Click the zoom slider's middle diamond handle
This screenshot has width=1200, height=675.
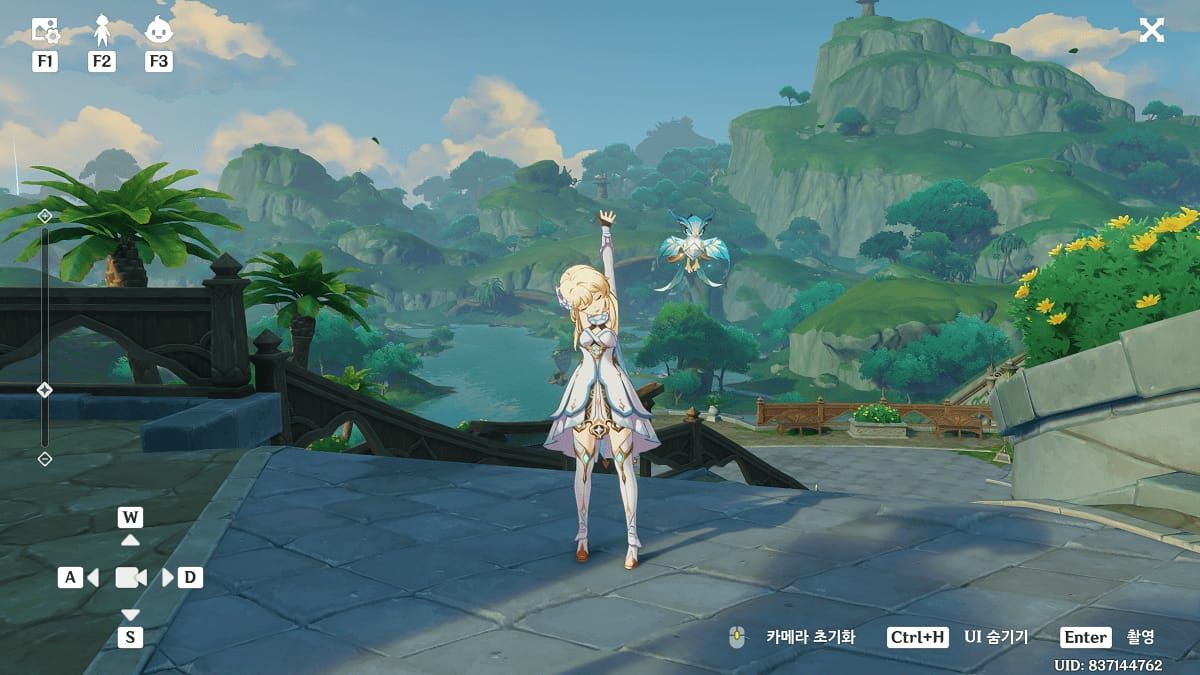[x=44, y=389]
